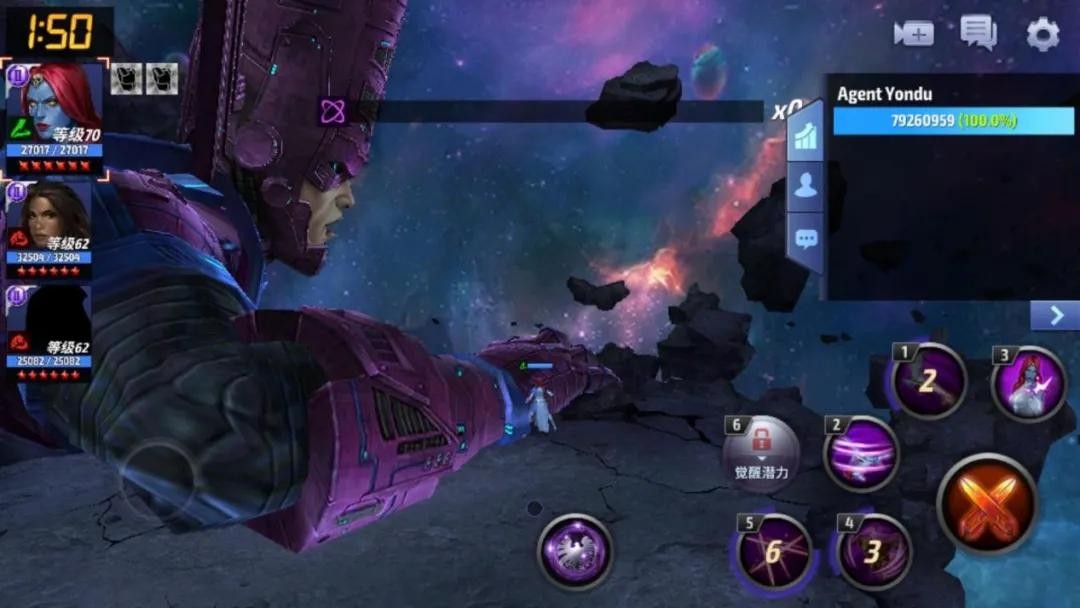Open the settings gear menu
This screenshot has height=608, width=1080.
point(1043,35)
